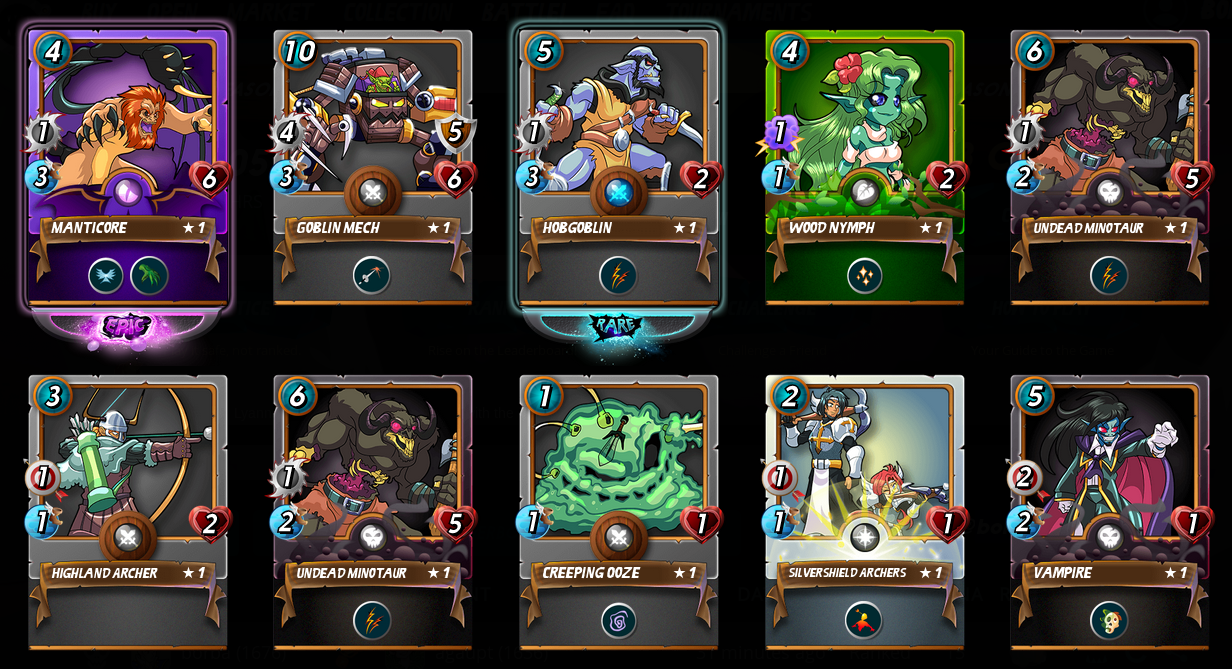1232x669 pixels.
Task: Click Creeping Ooze's spiral ability icon
Action: pos(618,620)
